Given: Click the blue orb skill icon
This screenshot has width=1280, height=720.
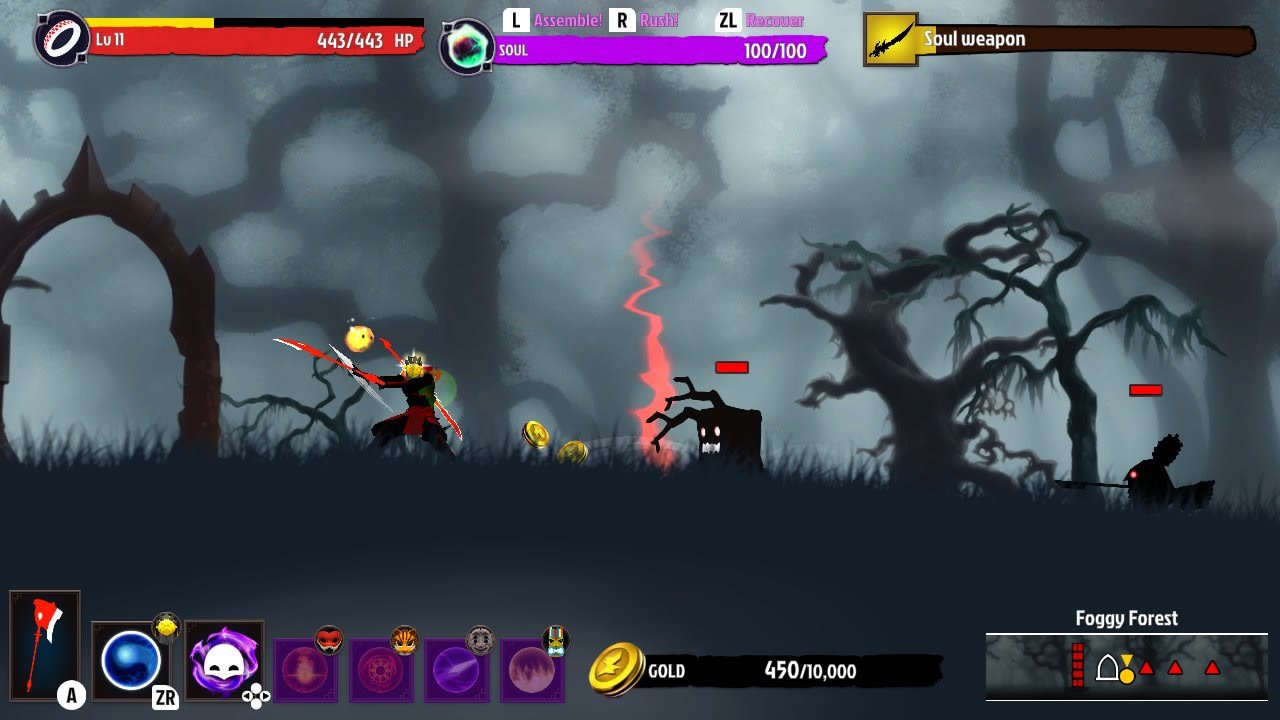Looking at the screenshot, I should coord(131,660).
